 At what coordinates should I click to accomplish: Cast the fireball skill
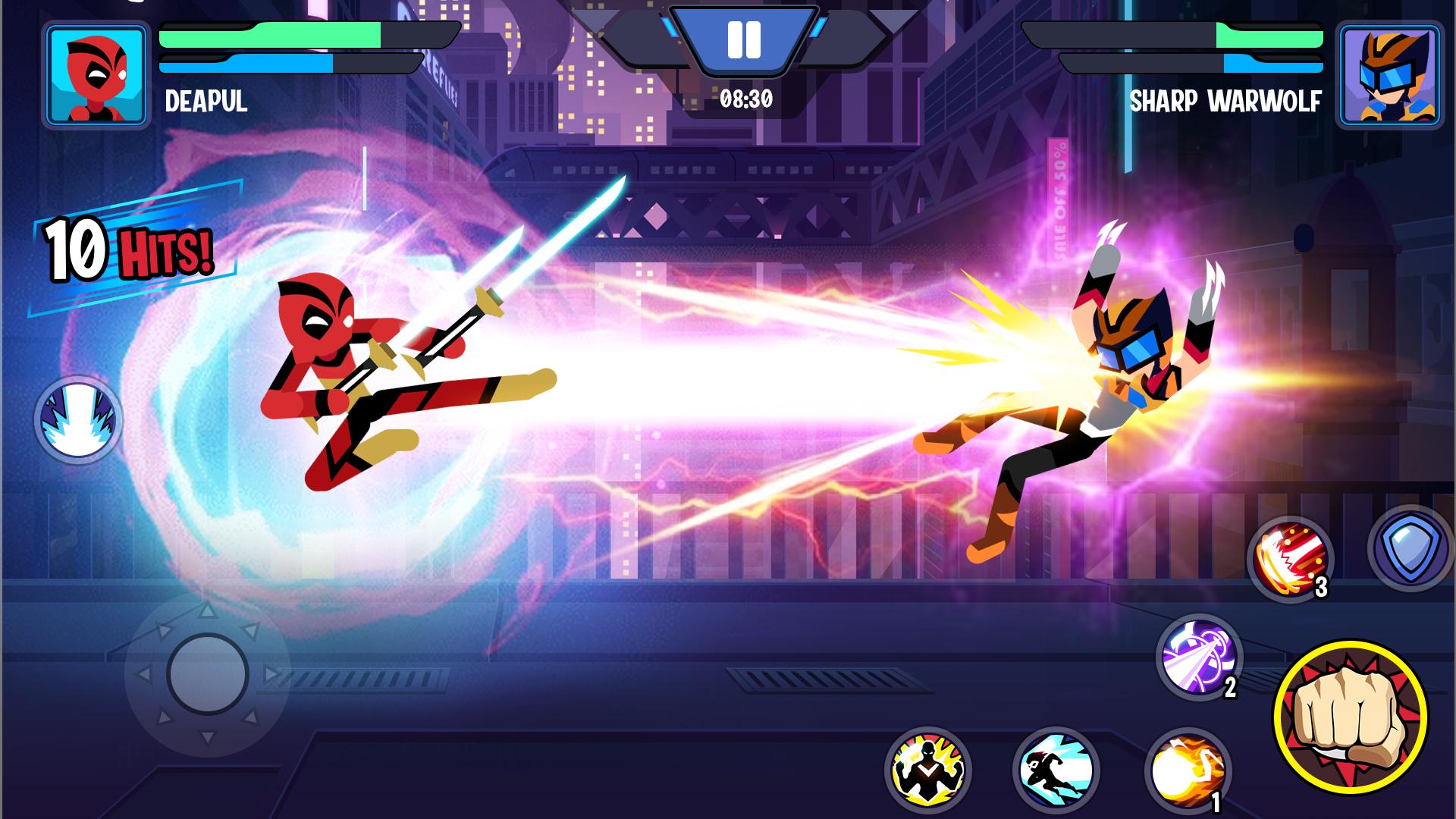click(1187, 771)
